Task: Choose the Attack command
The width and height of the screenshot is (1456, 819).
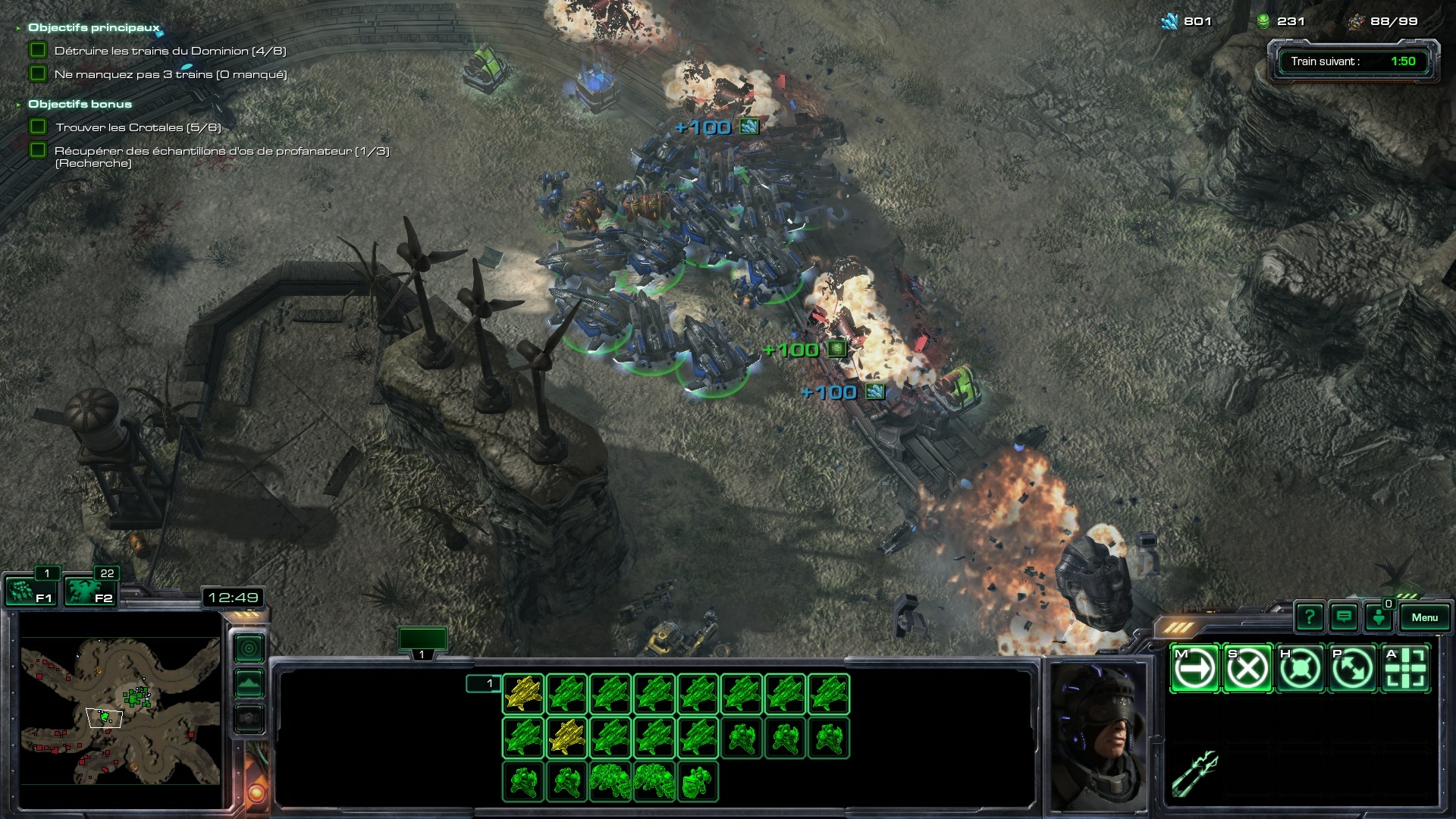Action: [1405, 669]
